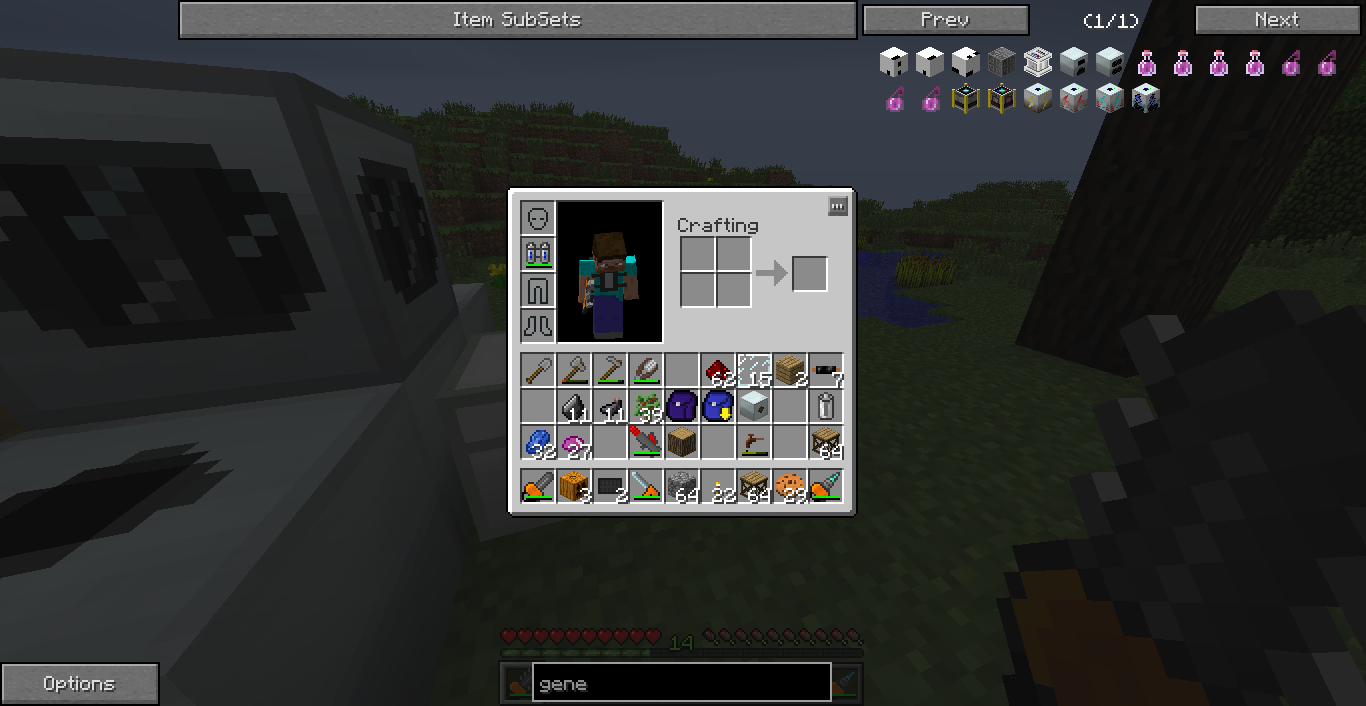Go to the Prev item page
This screenshot has width=1366, height=706.
tap(945, 20)
